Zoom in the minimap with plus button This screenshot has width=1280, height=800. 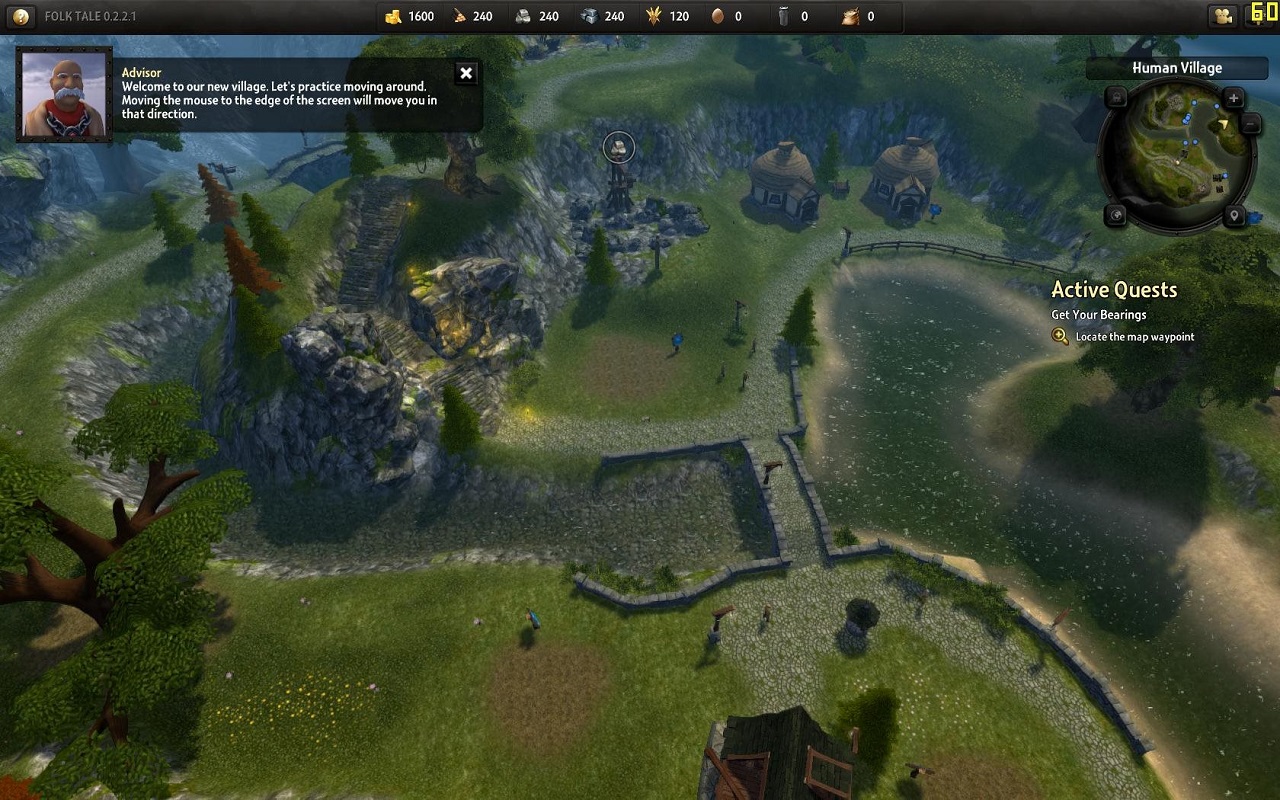coord(1234,98)
